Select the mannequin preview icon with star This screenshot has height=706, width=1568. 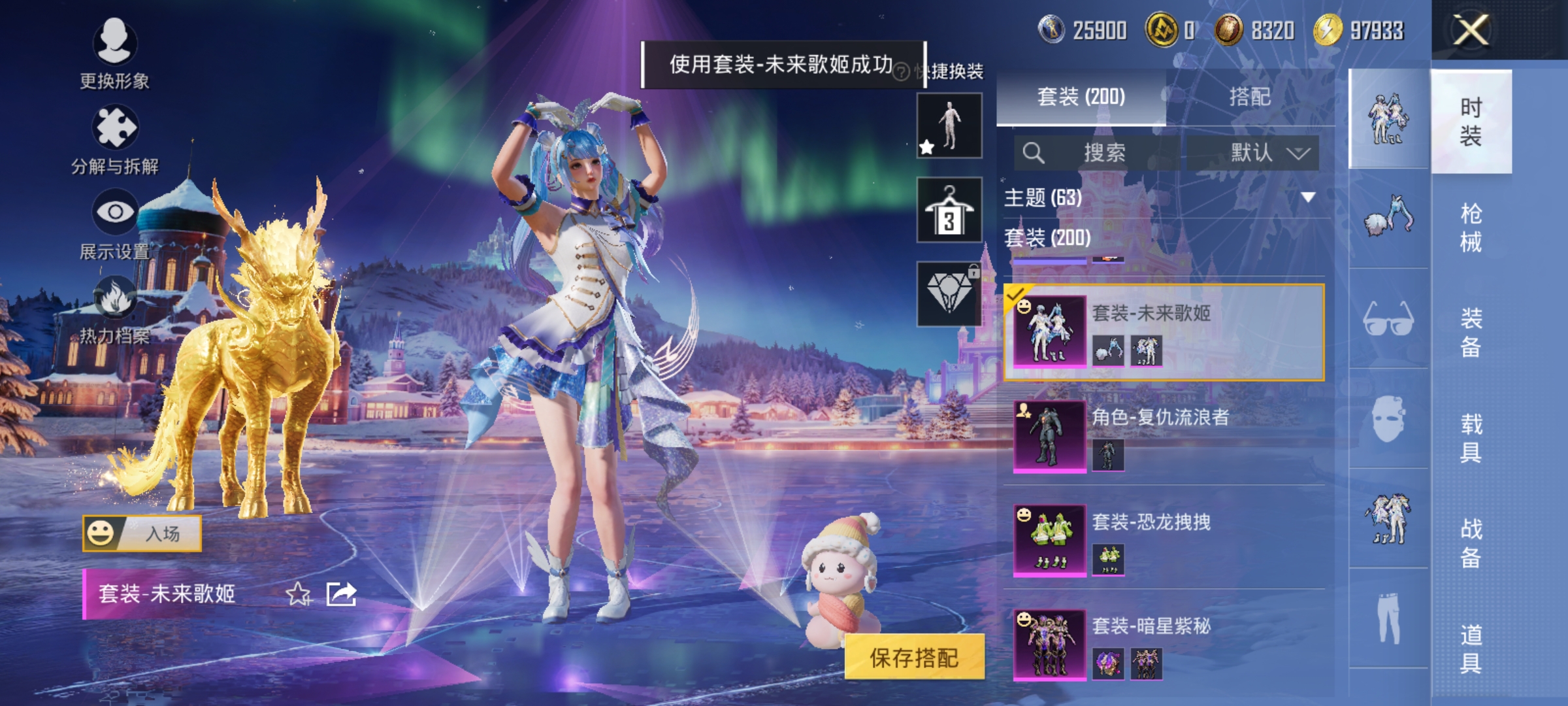tap(951, 124)
